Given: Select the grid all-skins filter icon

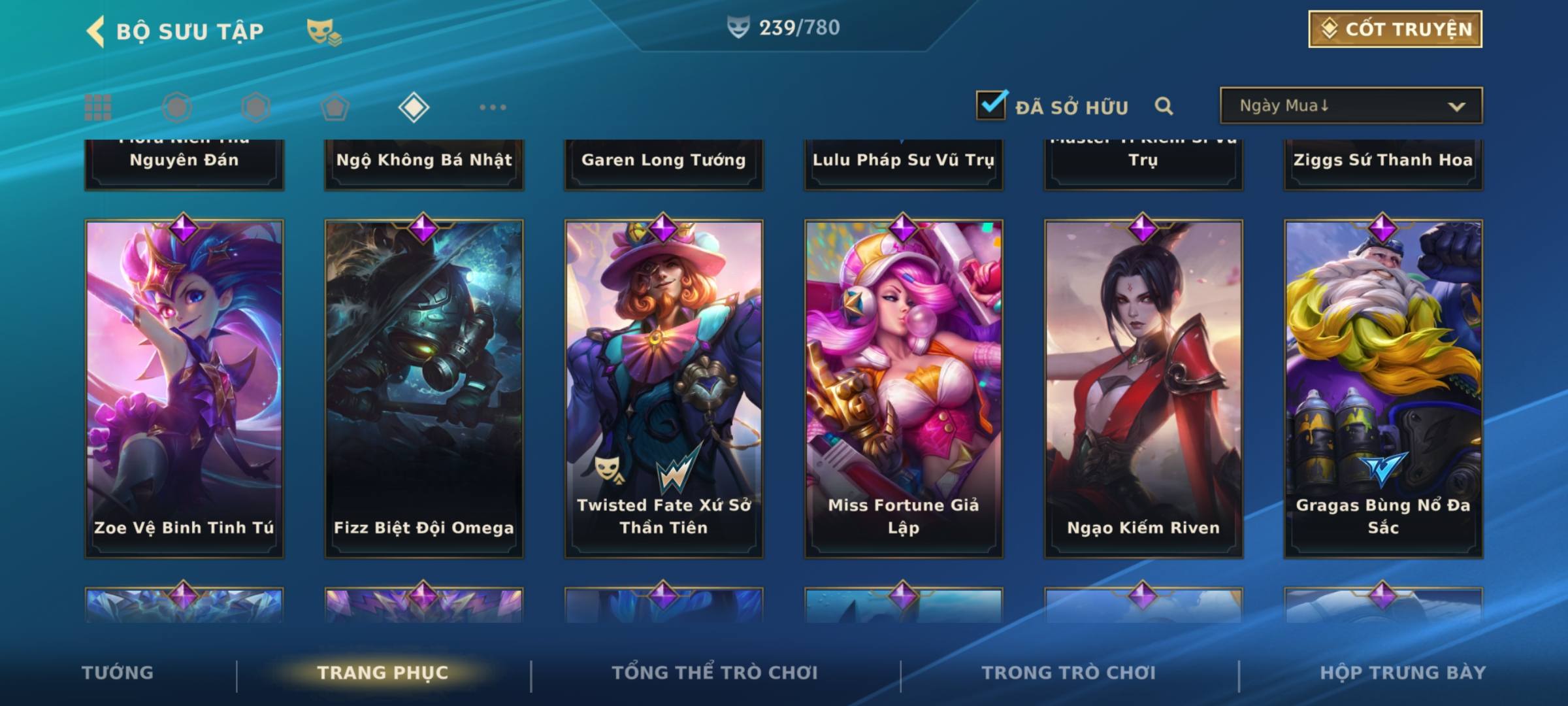Looking at the screenshot, I should pos(98,107).
